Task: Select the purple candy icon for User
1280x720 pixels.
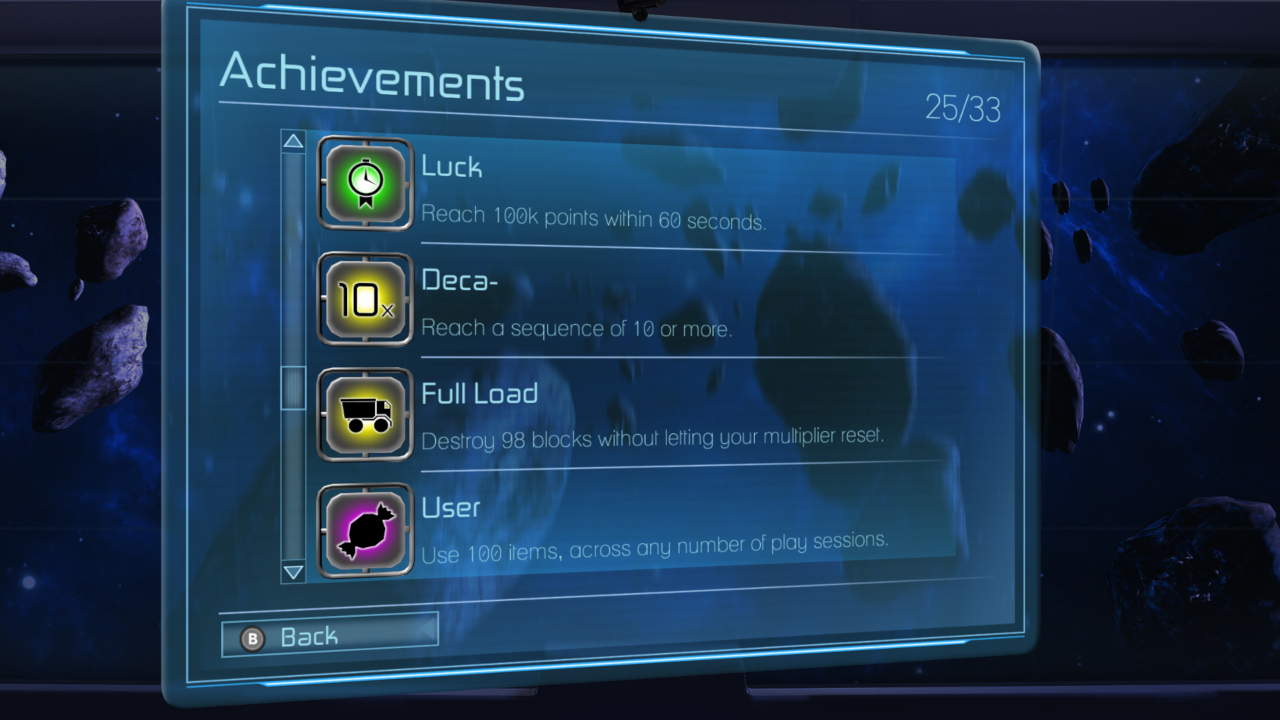Action: 365,528
